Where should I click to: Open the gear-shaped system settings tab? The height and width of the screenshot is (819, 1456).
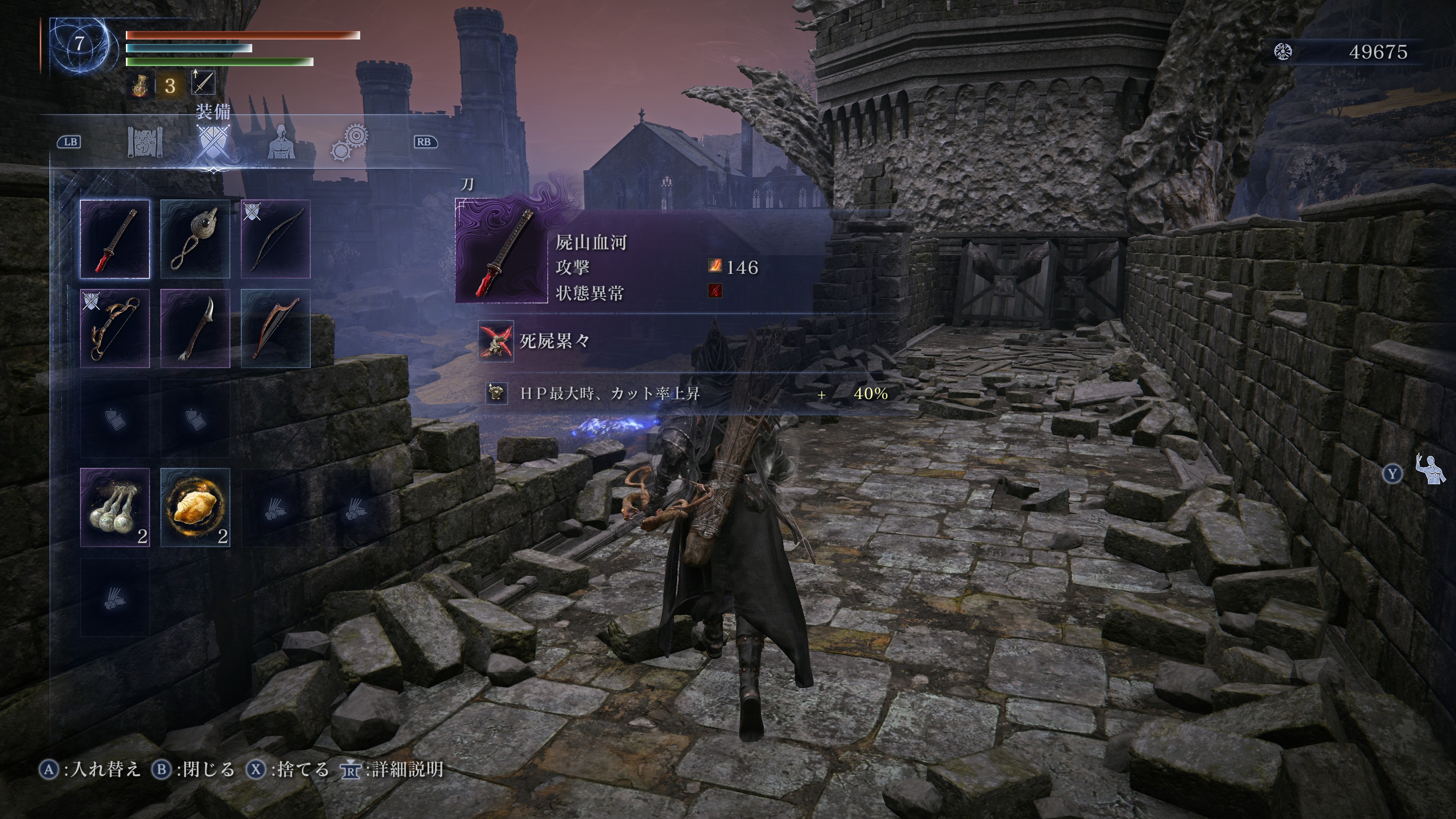[x=349, y=142]
